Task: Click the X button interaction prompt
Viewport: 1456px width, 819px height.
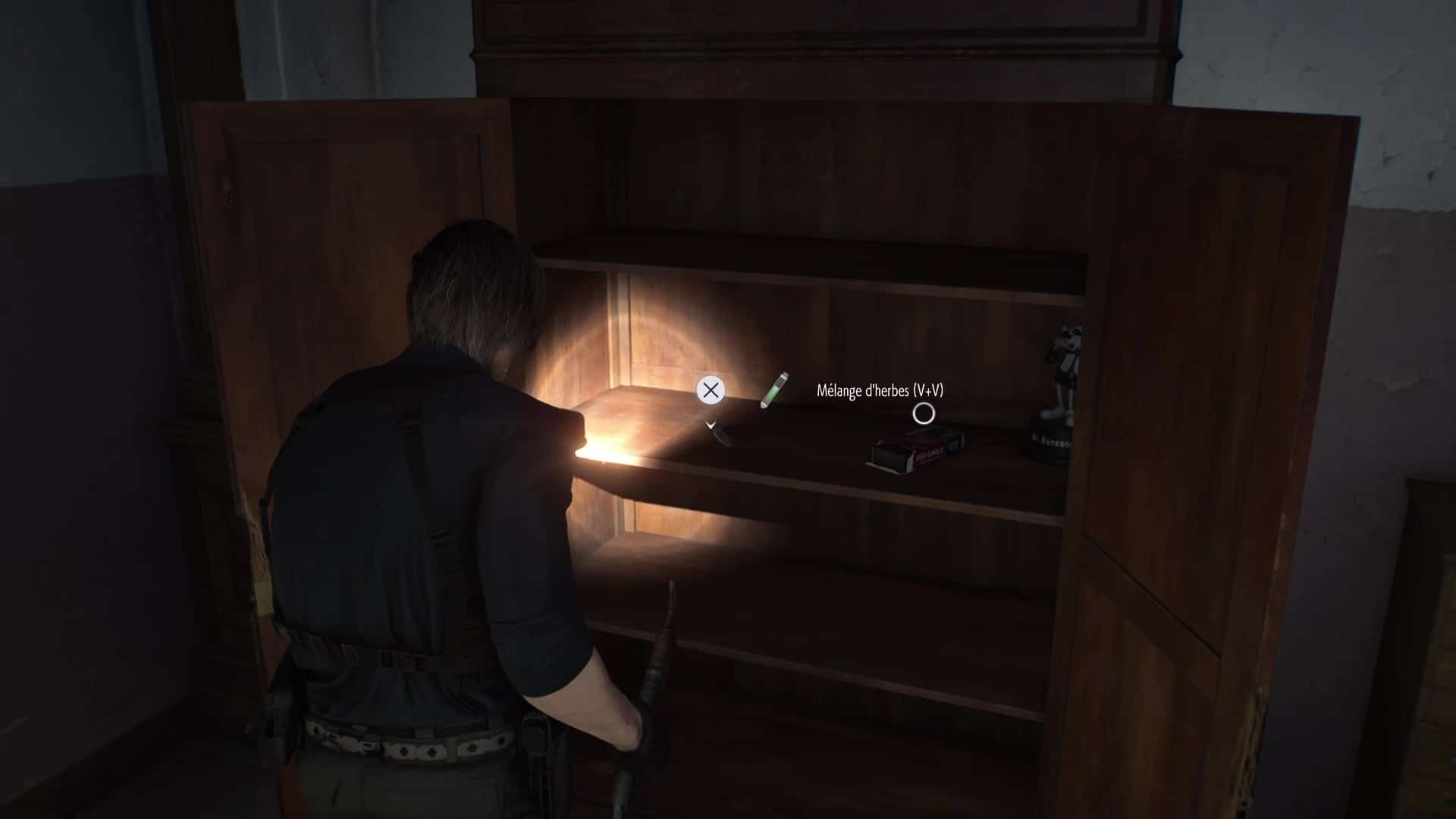Action: click(x=711, y=391)
